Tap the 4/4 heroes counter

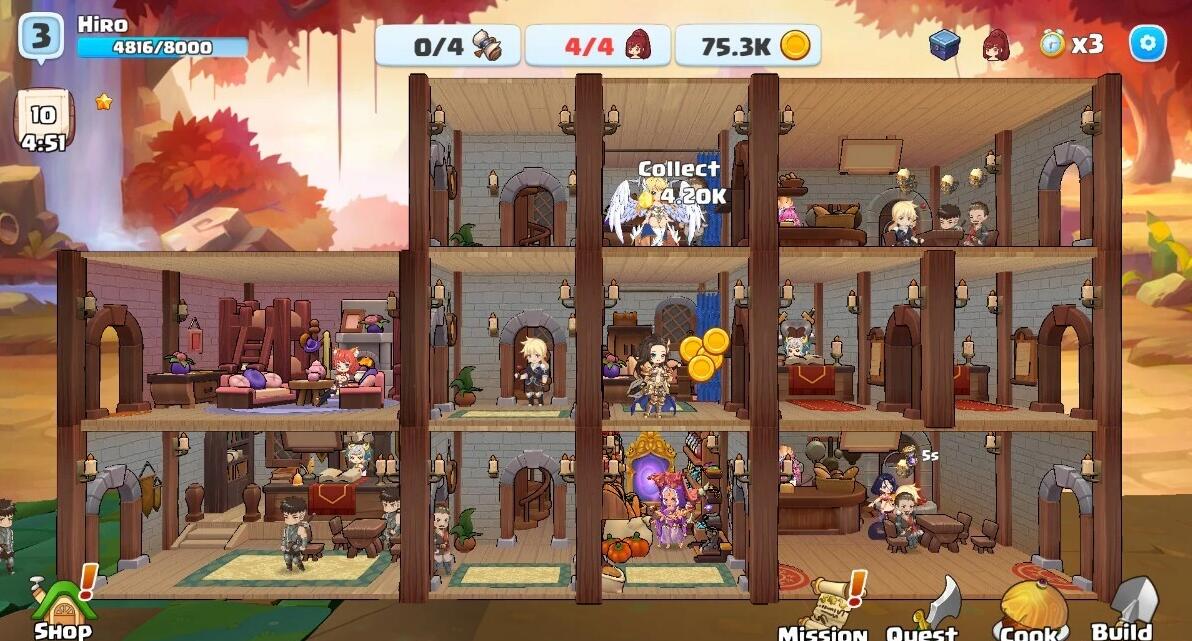click(597, 45)
